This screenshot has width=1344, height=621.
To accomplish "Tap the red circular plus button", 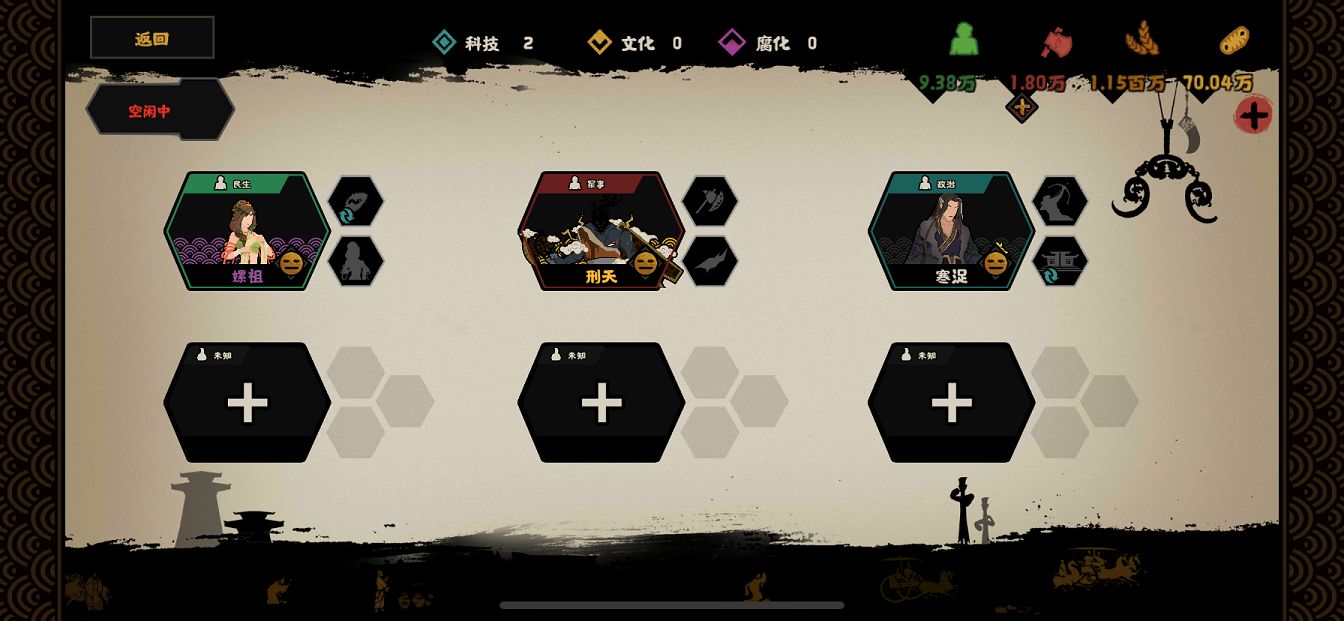I will [1253, 115].
